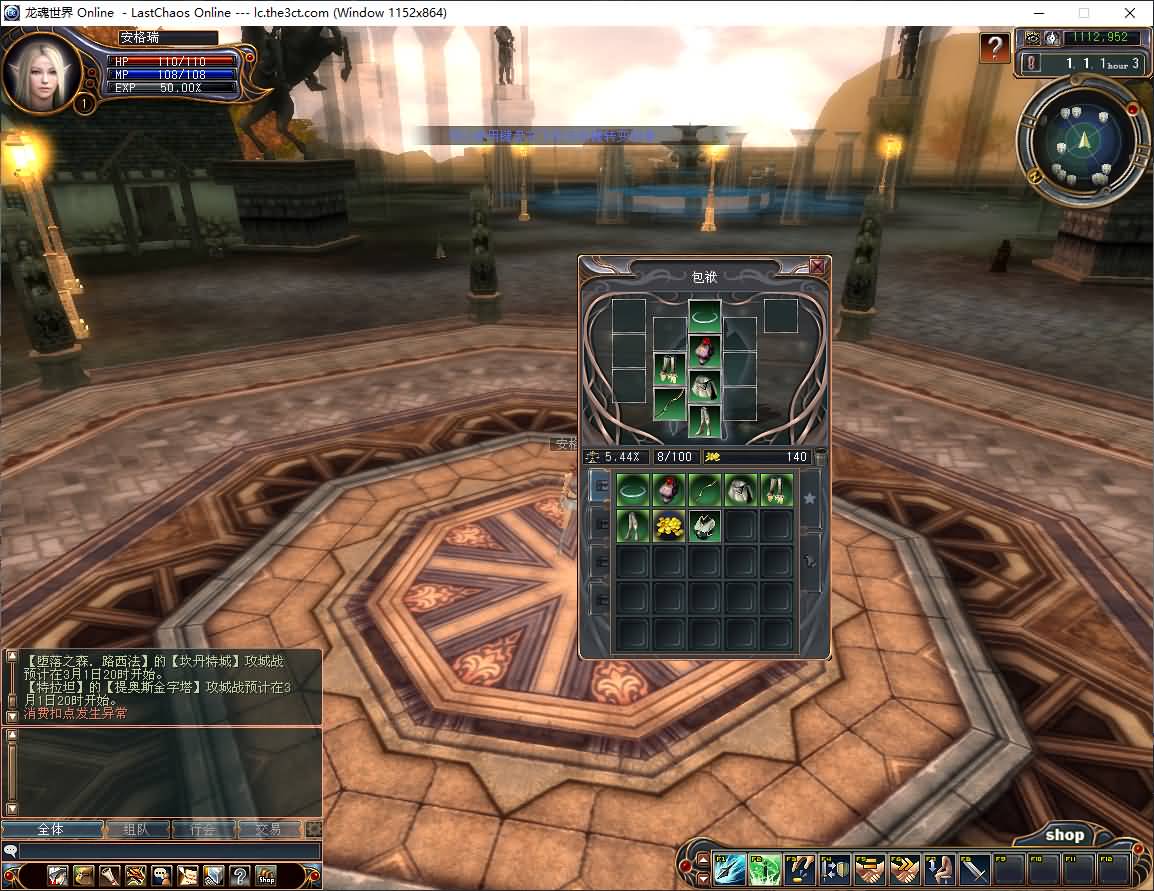The image size is (1154, 891).
Task: Switch to the 全体 chat tab
Action: pyautogui.click(x=51, y=829)
